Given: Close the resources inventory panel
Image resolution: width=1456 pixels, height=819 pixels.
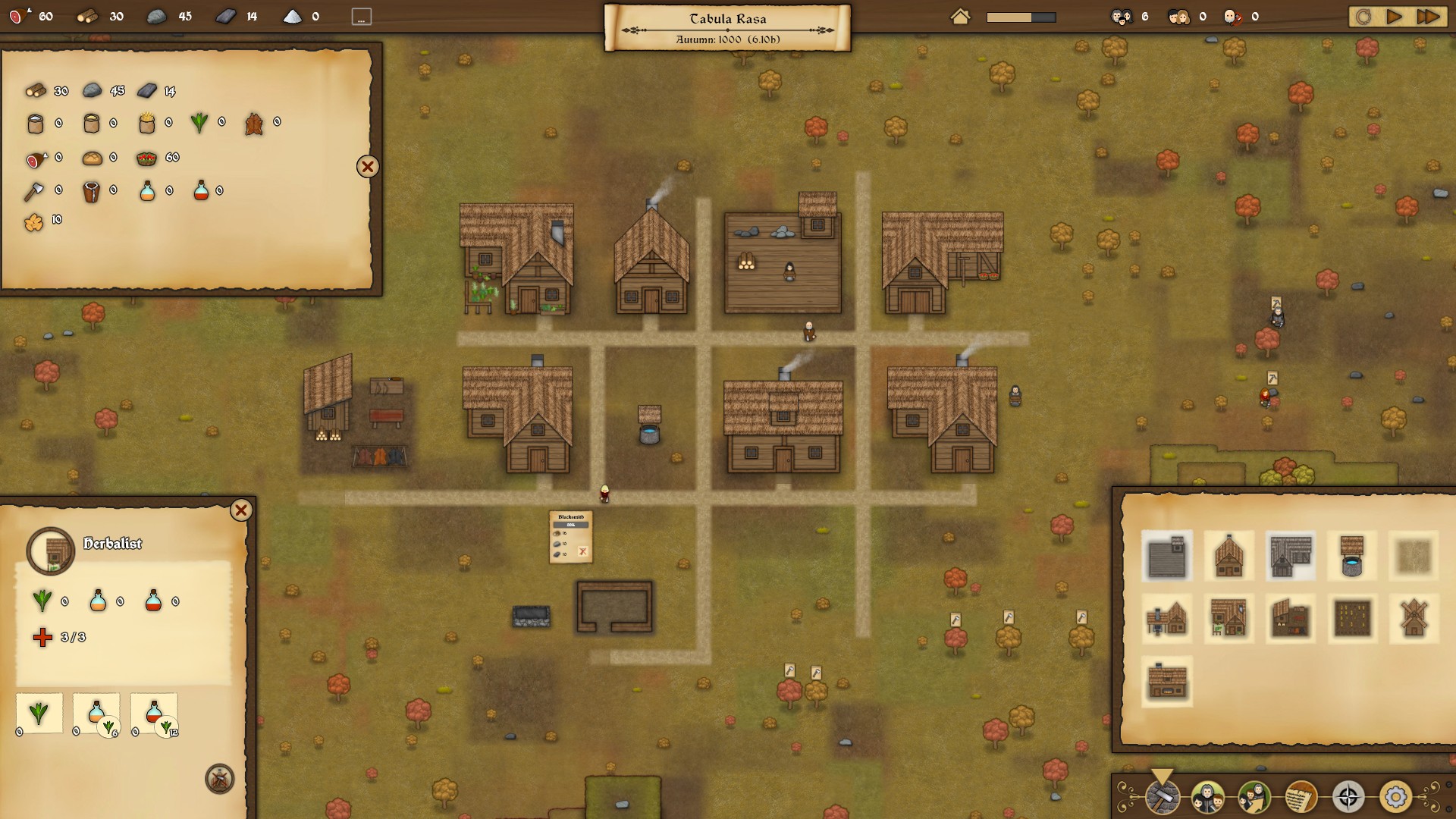Looking at the screenshot, I should [368, 167].
